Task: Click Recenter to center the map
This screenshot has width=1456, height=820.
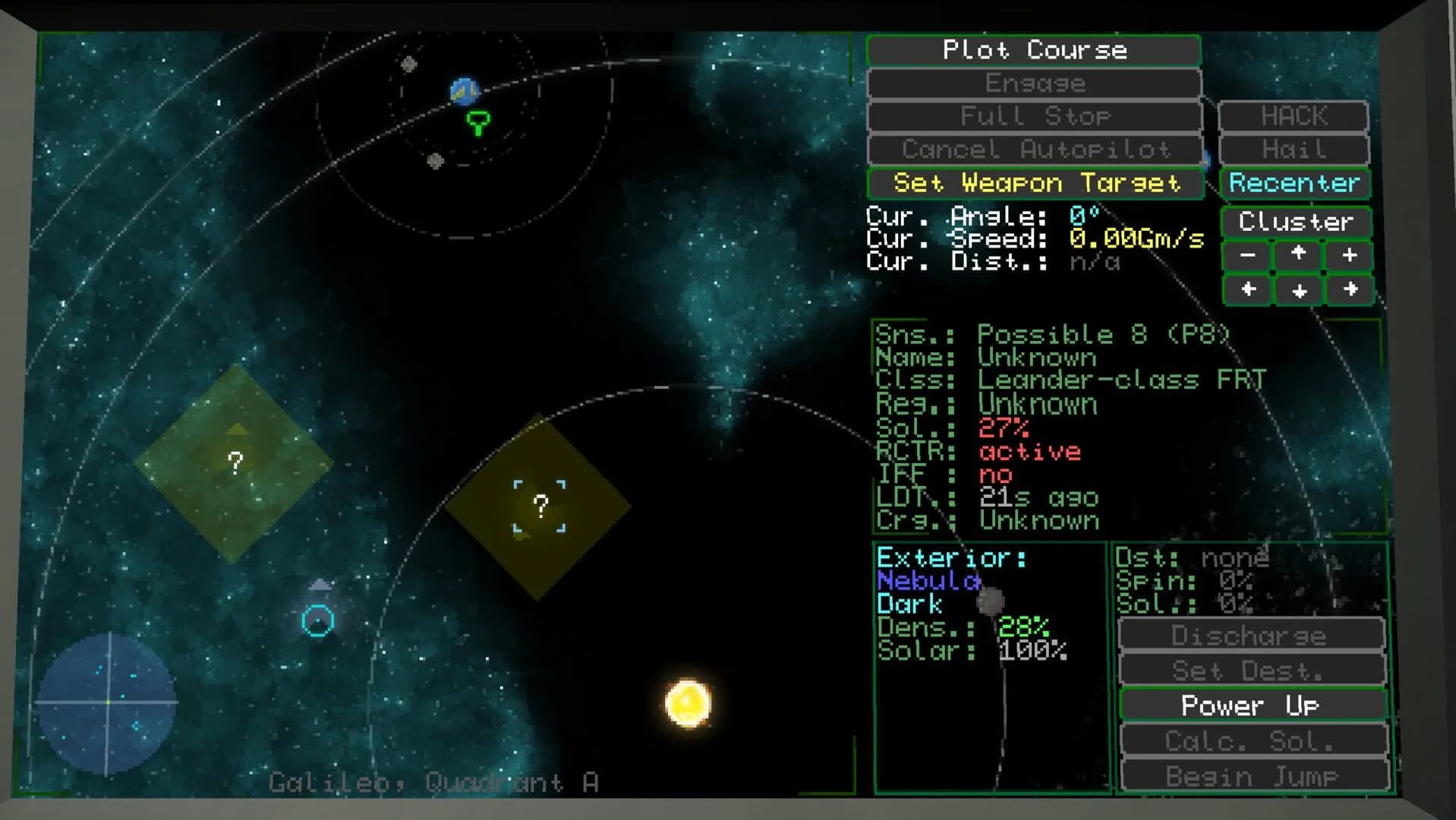Action: click(x=1294, y=183)
